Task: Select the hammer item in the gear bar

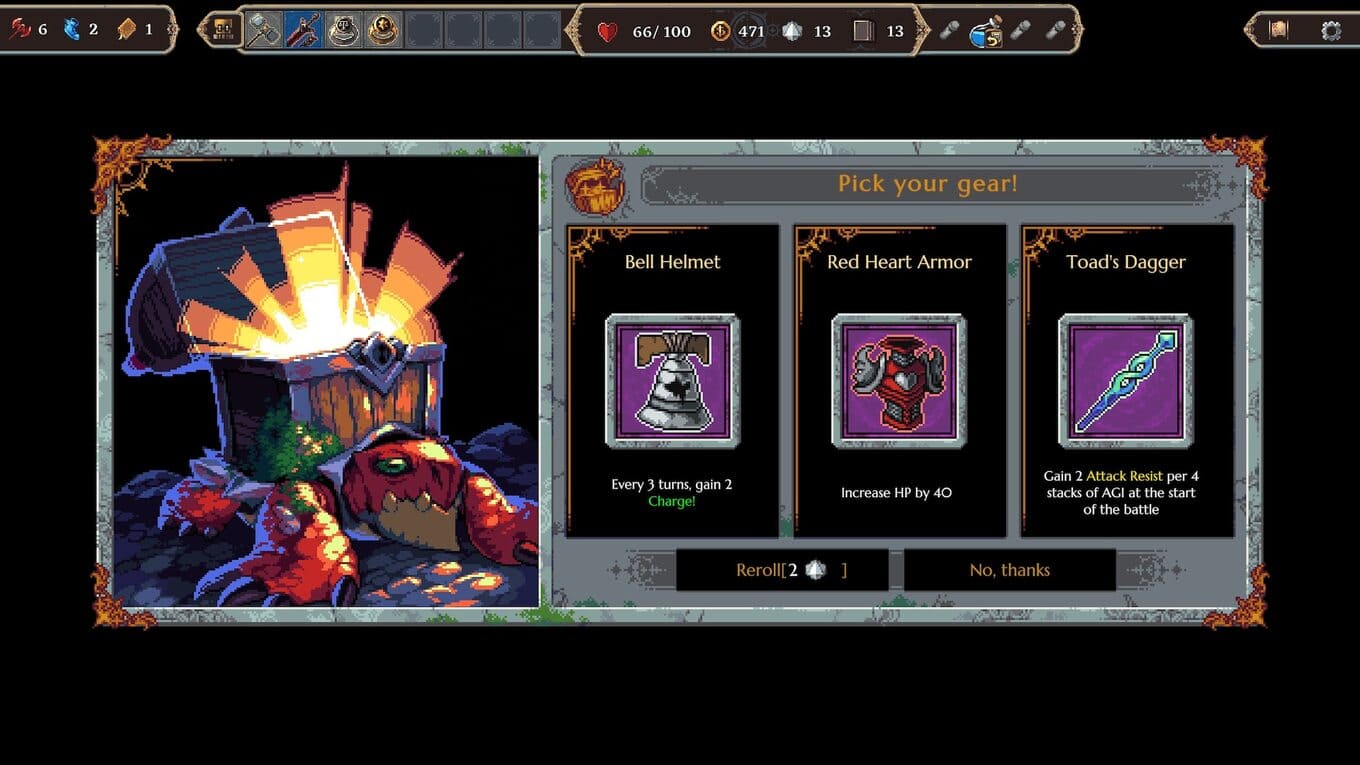Action: pos(264,30)
